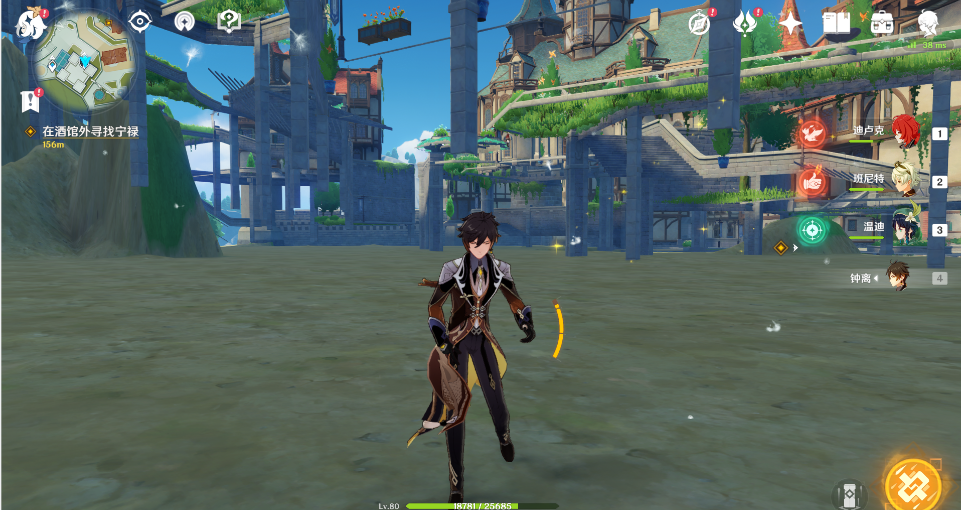Click the signal-arc icon beside the minimap
Image resolution: width=961 pixels, height=510 pixels.
click(184, 22)
